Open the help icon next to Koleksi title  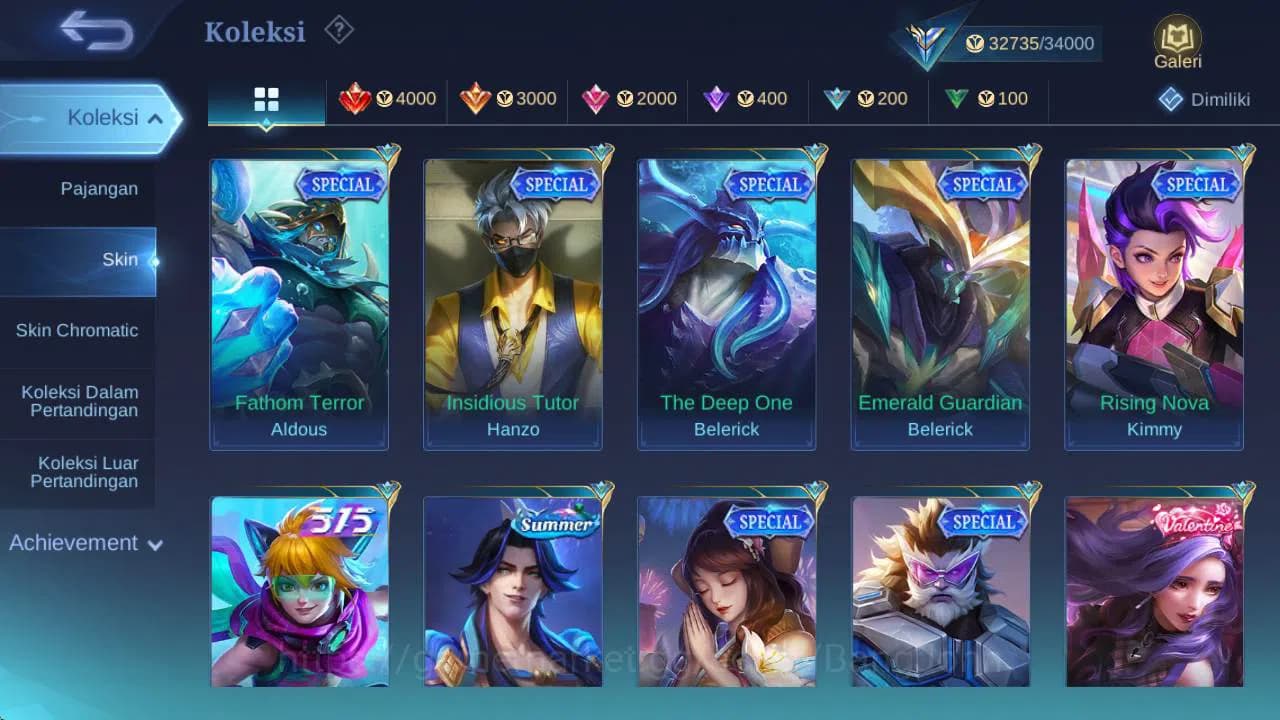pyautogui.click(x=338, y=31)
